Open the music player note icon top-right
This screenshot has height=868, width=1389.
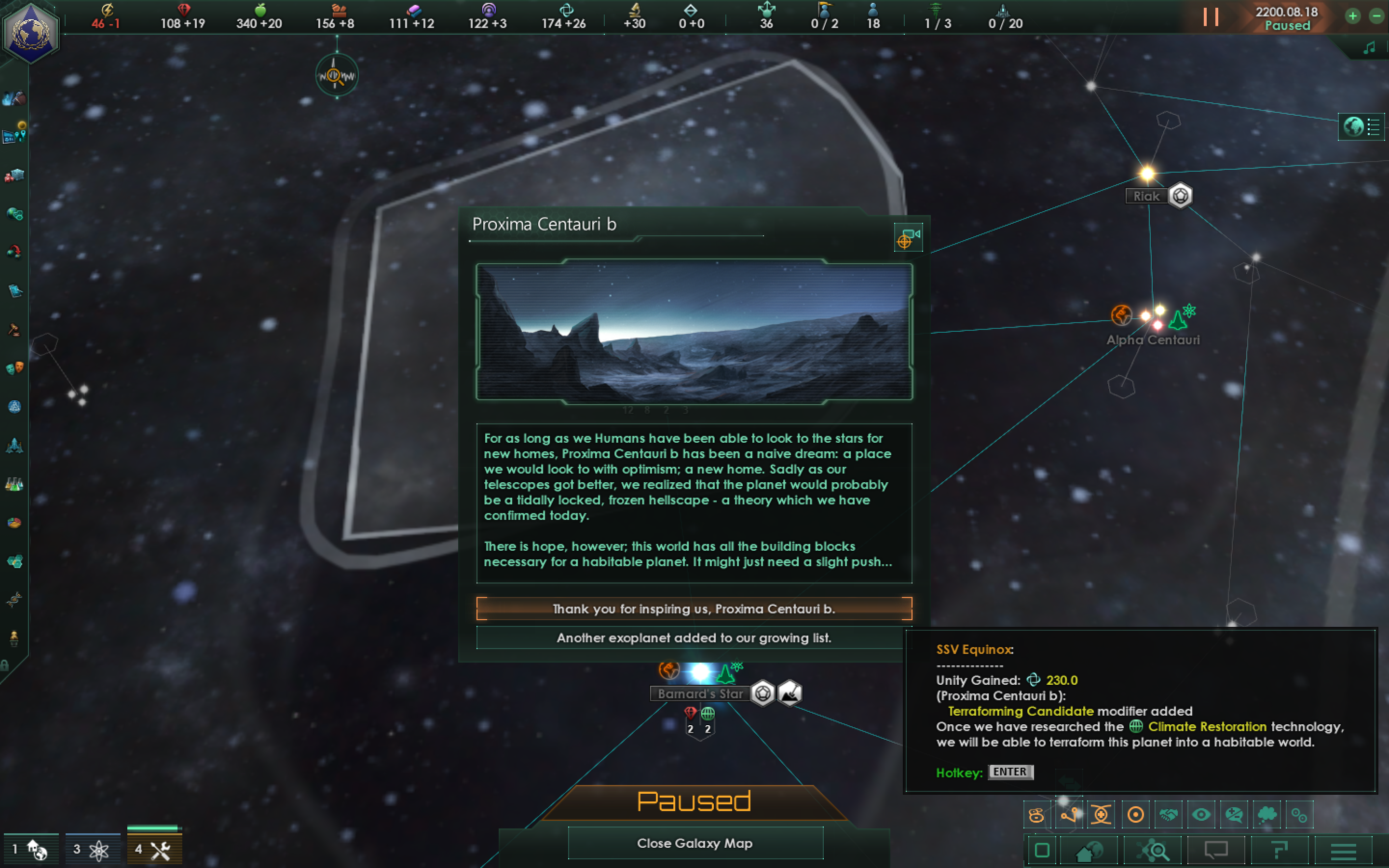point(1370,47)
